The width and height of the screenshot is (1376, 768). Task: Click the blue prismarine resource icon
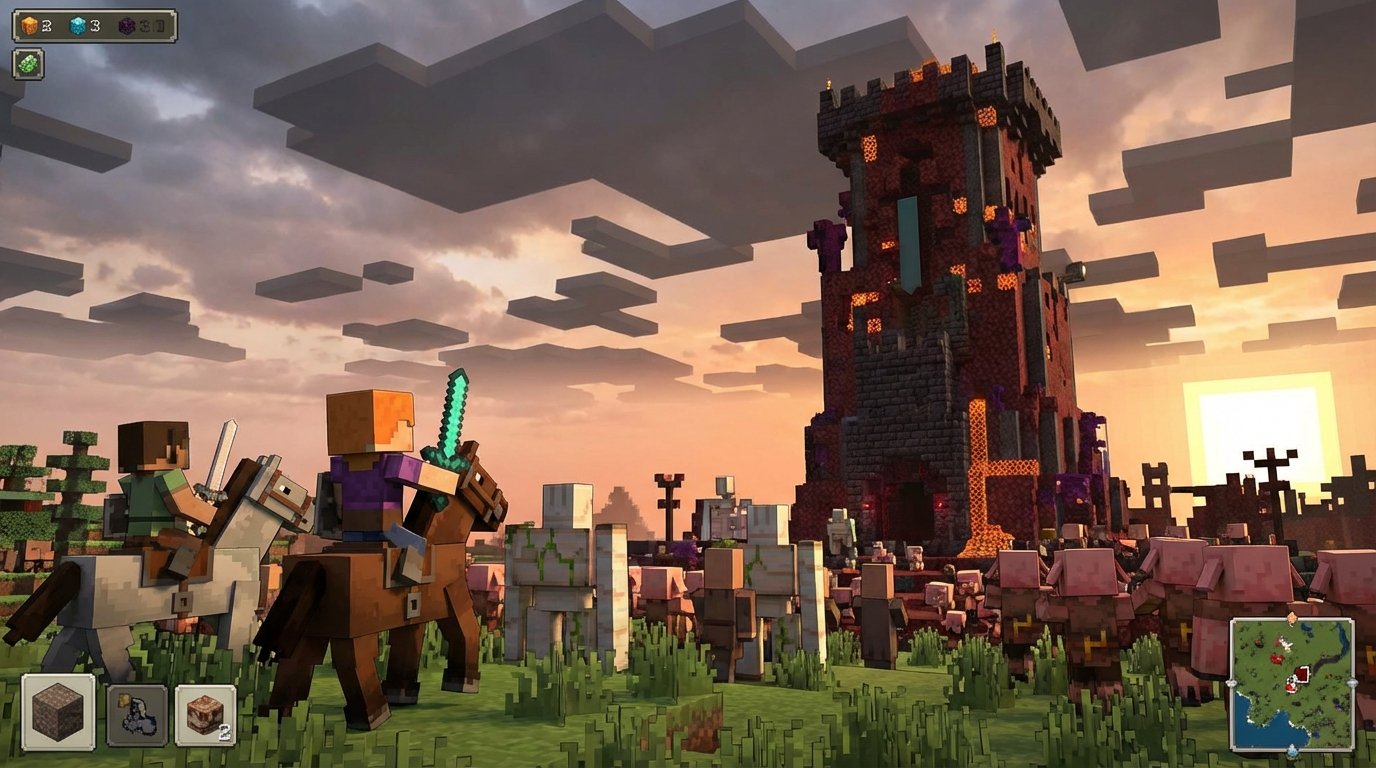click(78, 25)
